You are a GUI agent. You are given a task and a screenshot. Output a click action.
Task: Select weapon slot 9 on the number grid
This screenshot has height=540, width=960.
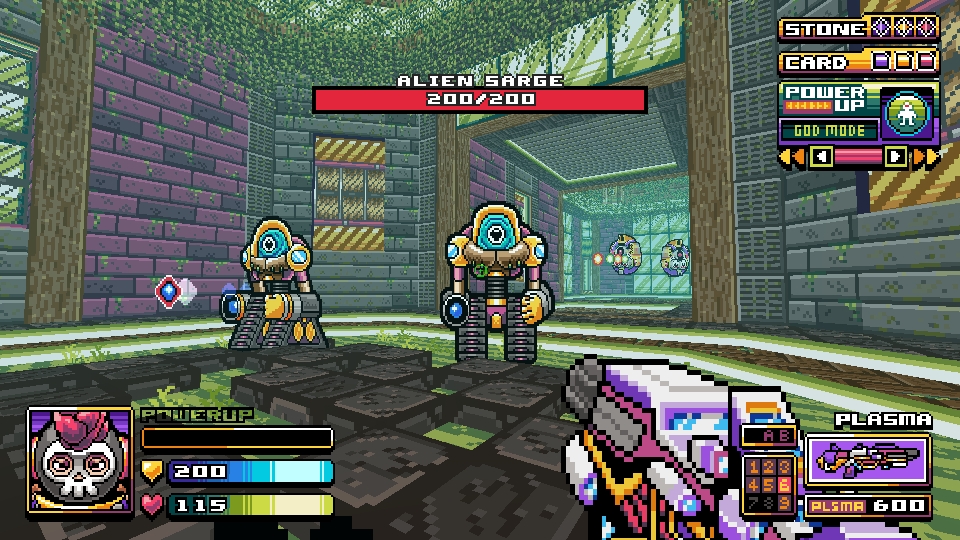784,501
